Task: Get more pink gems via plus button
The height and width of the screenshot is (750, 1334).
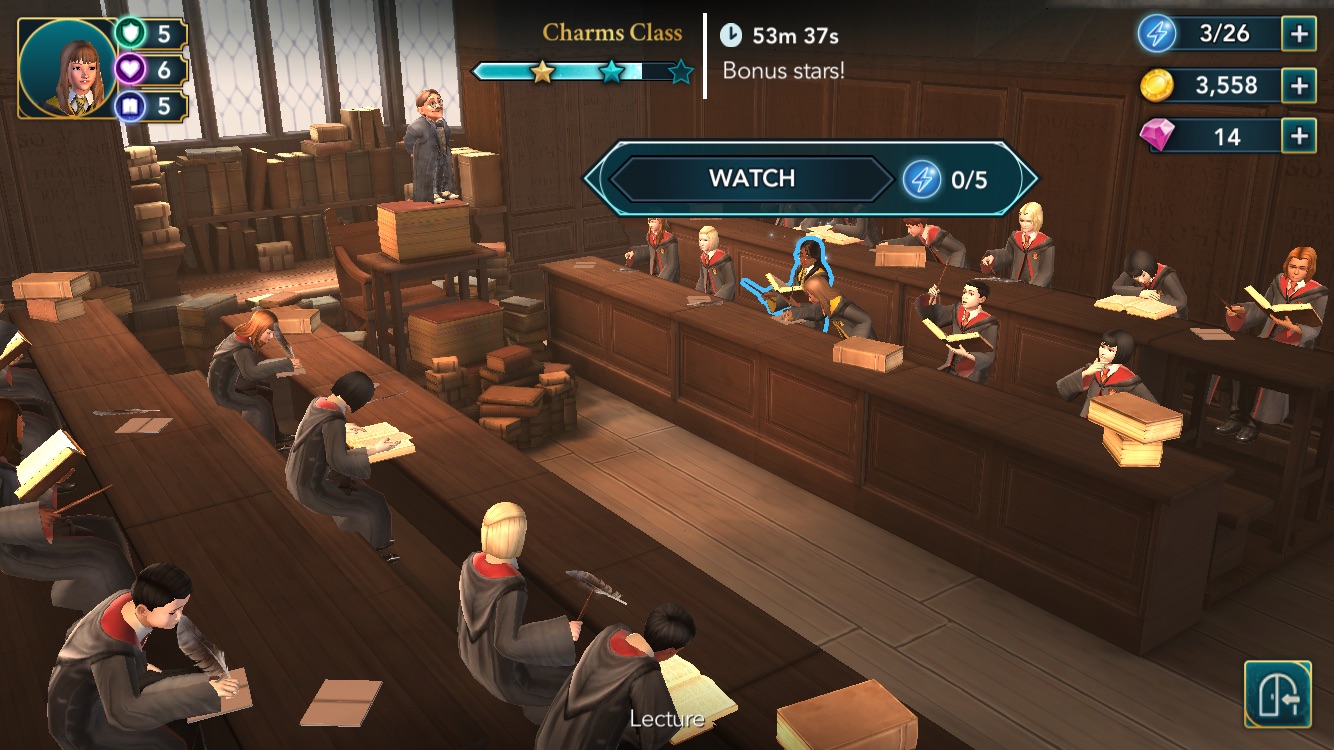Action: click(1299, 135)
